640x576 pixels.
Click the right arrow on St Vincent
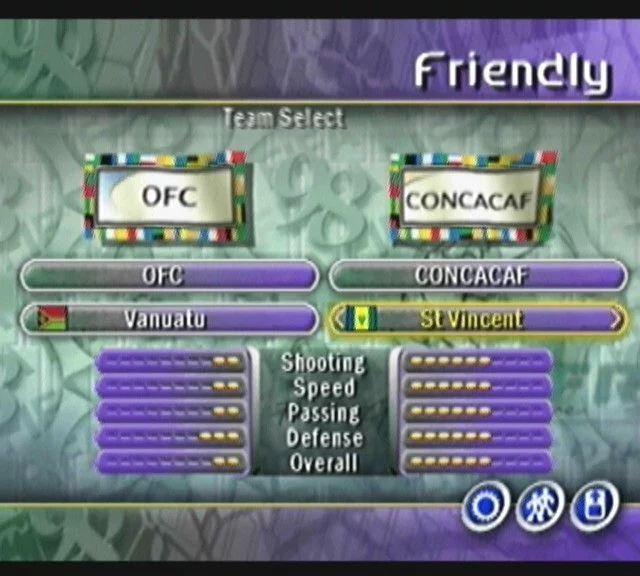point(615,319)
